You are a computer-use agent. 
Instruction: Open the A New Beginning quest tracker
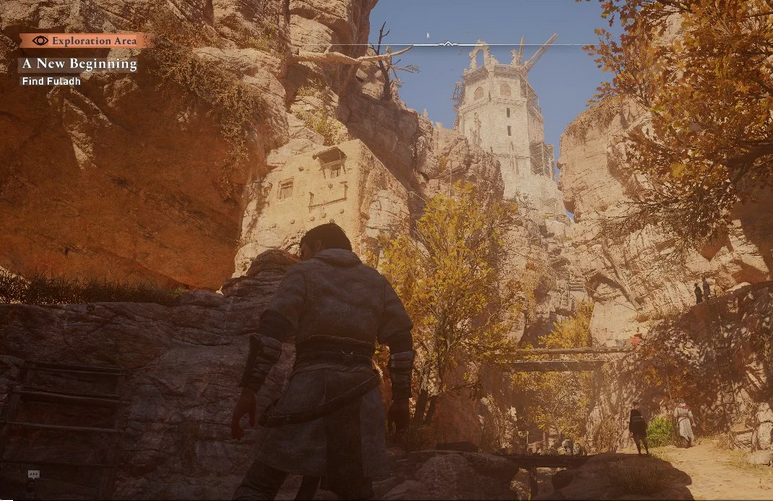pyautogui.click(x=79, y=64)
